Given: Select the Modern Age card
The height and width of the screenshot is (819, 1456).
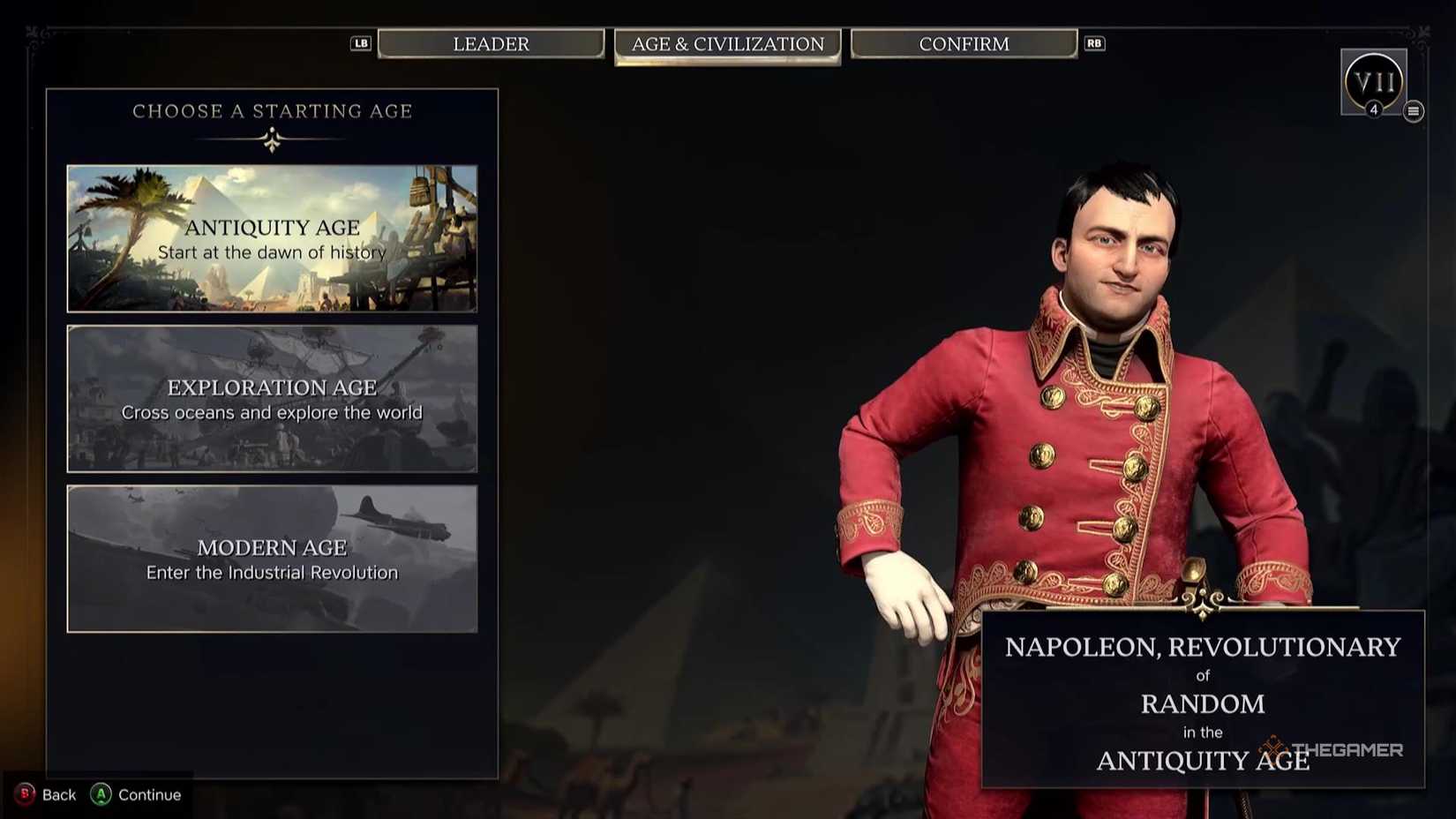Looking at the screenshot, I should (271, 559).
